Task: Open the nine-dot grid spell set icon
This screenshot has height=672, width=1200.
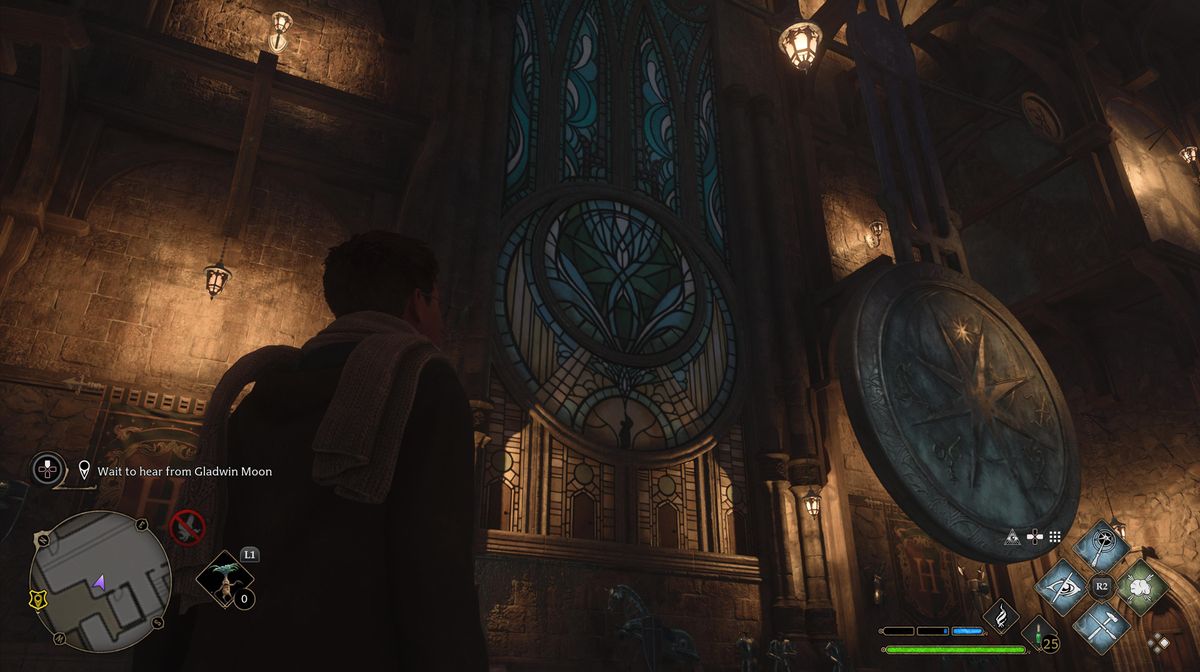Action: click(x=1054, y=536)
